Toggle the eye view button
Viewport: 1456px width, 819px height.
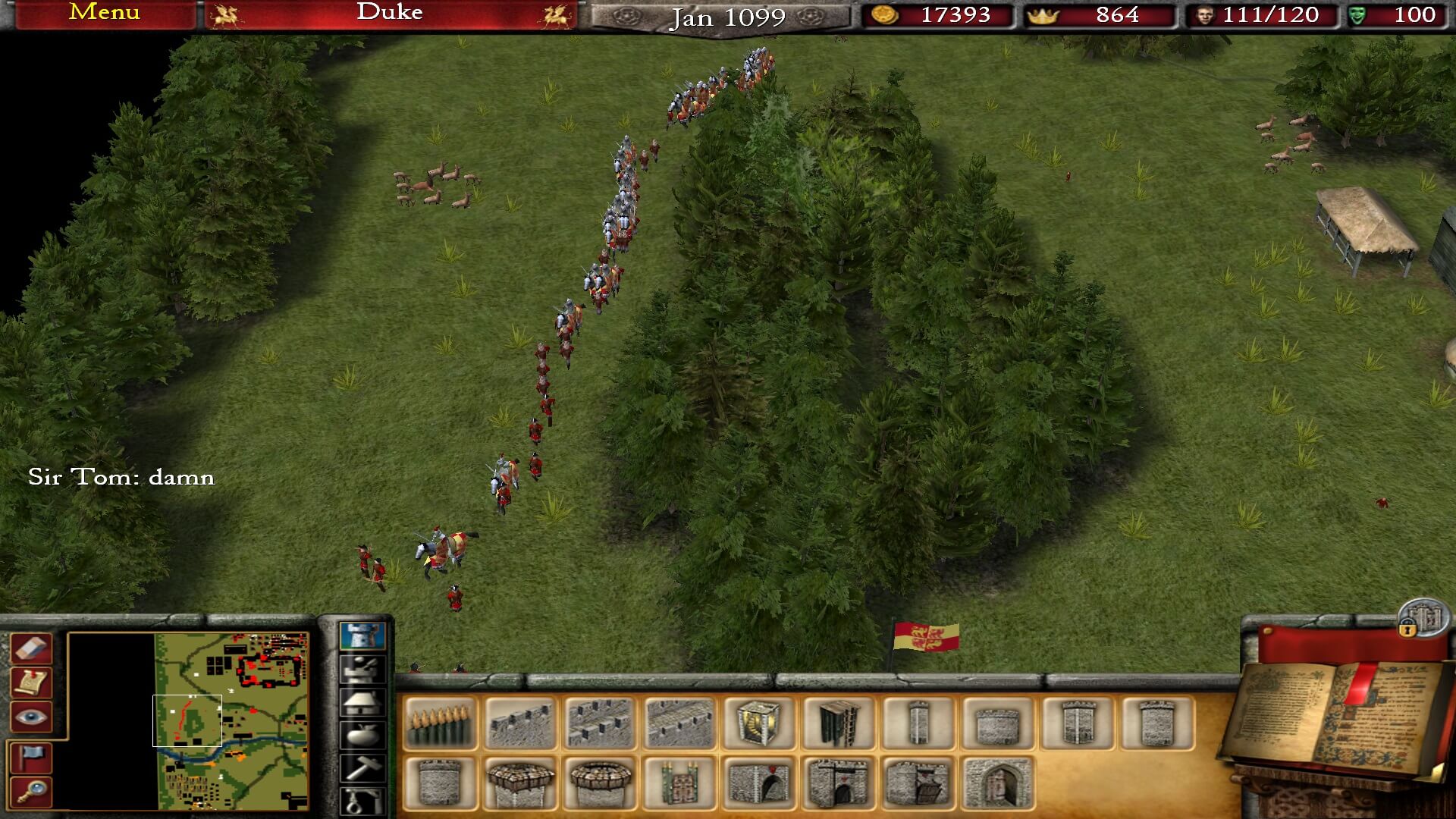tap(32, 717)
